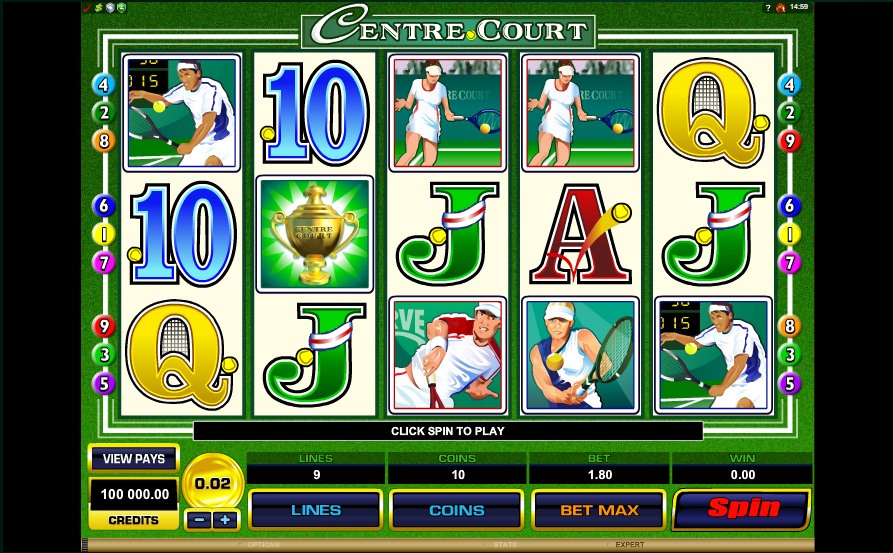Click the home icon in the top-right corner
Screen dimensions: 893x553
(x=780, y=7)
